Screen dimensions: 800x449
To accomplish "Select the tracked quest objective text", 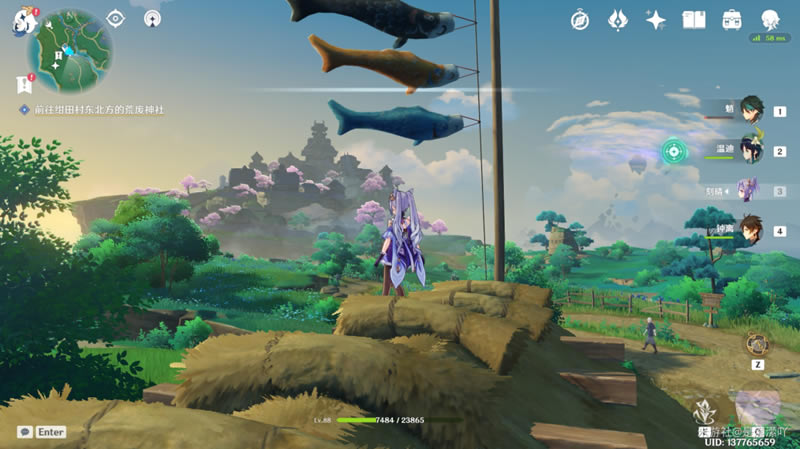I will (97, 109).
